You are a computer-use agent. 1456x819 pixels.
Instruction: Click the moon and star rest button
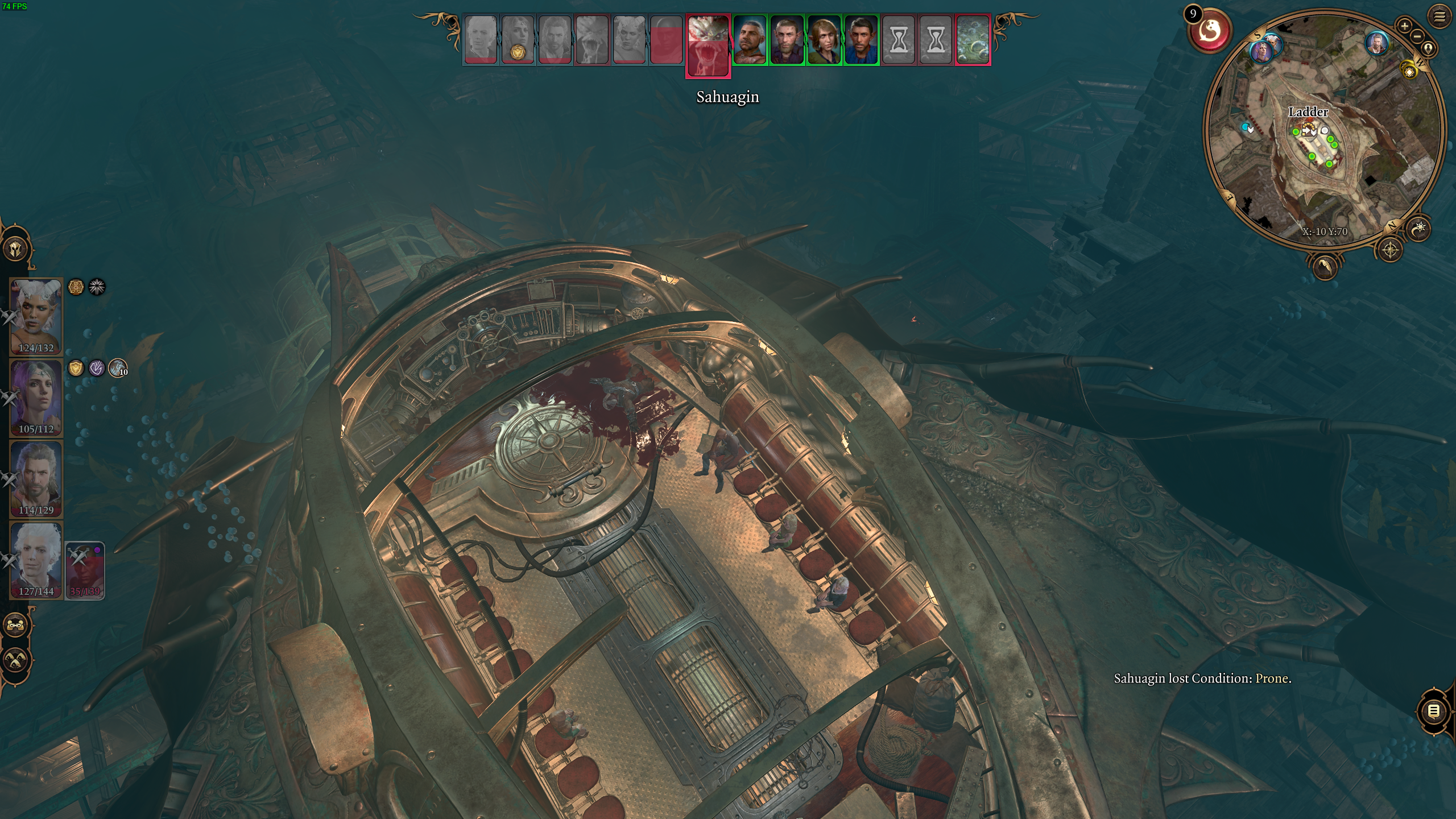(1420, 229)
